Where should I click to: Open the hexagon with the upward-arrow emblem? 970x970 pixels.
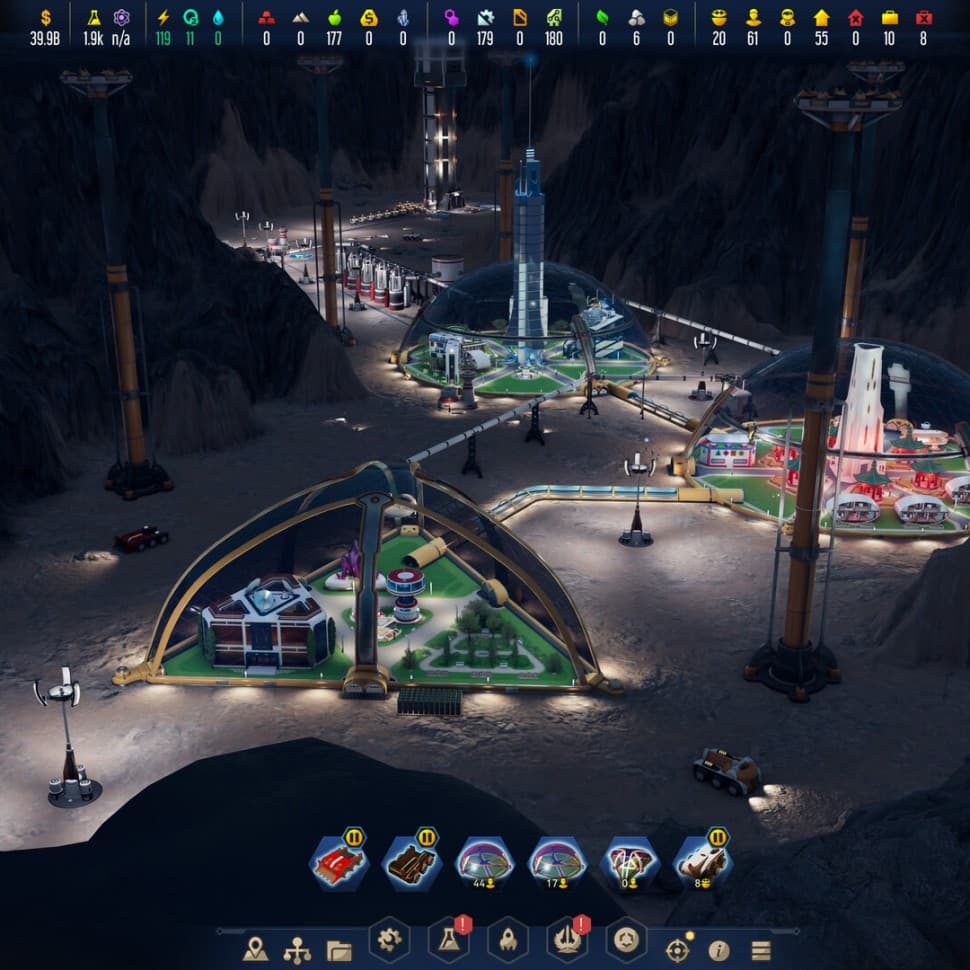point(566,939)
